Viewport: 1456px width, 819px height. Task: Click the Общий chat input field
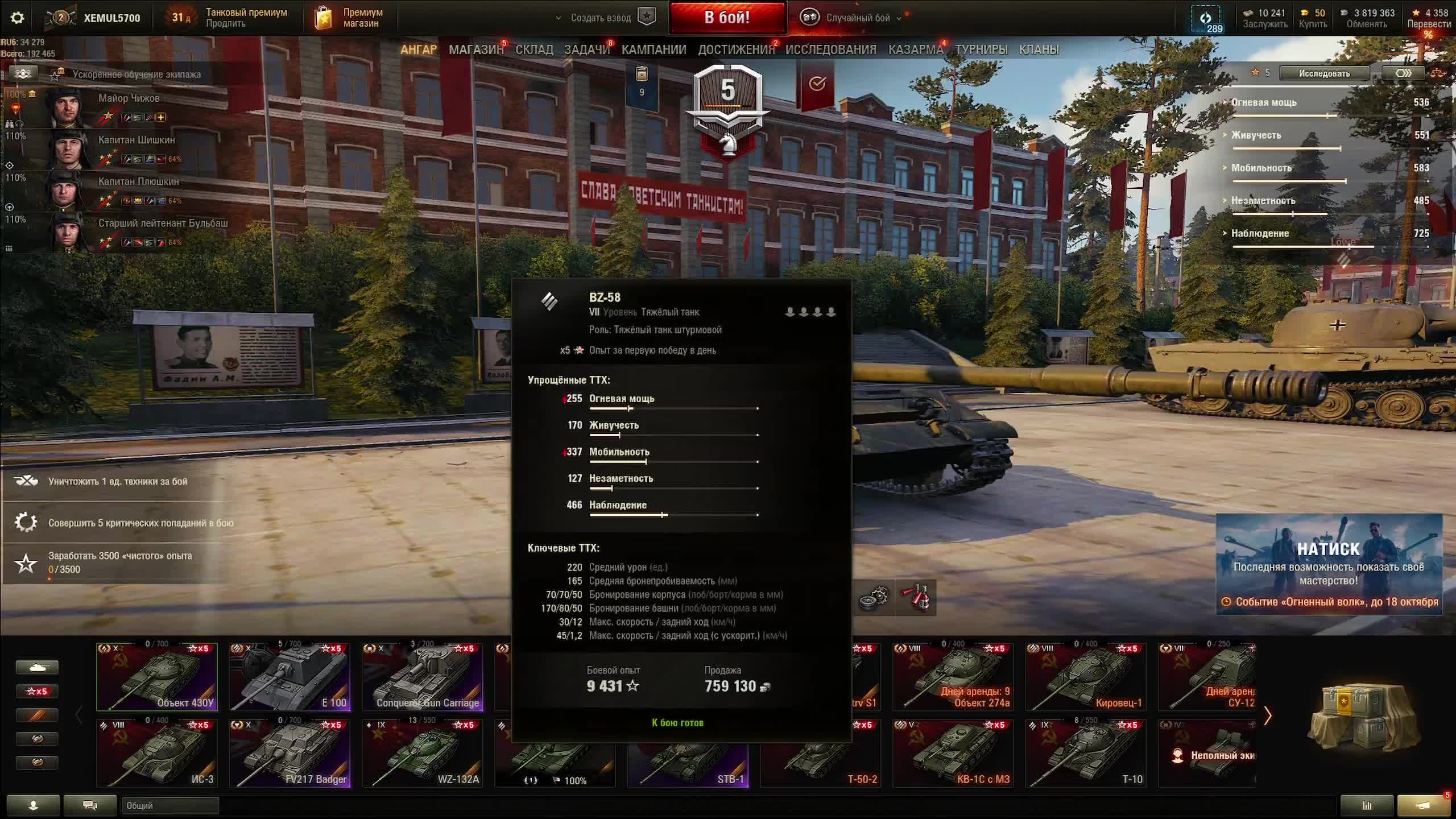(x=169, y=805)
